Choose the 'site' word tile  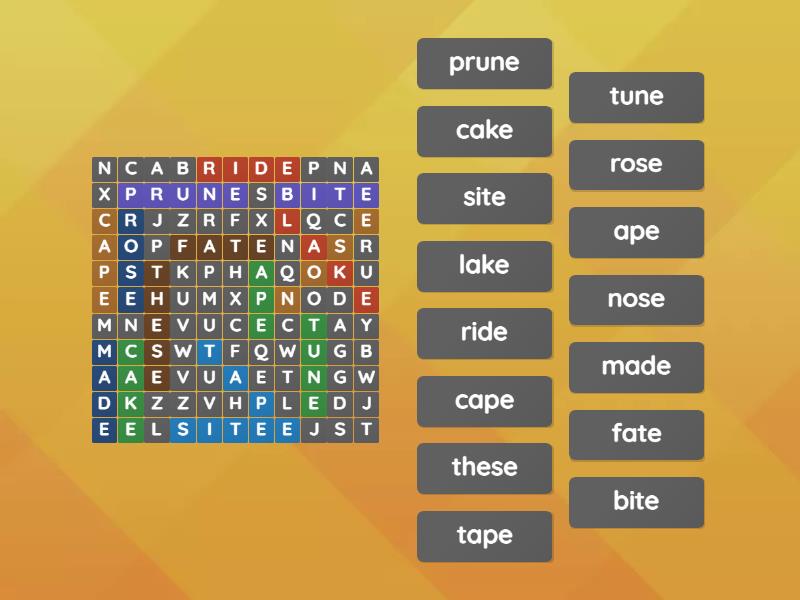[x=484, y=198]
